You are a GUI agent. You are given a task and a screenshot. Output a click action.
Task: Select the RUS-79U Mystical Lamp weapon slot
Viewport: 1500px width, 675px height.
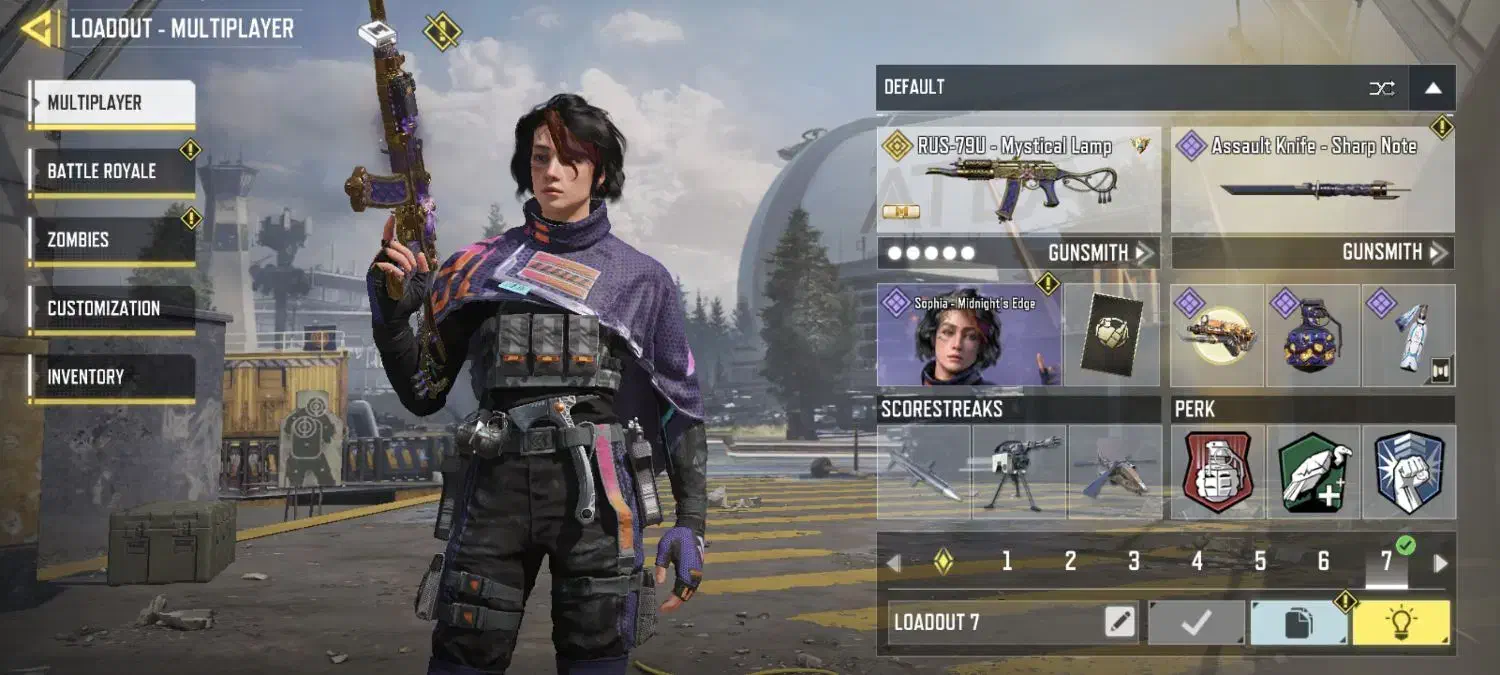click(1018, 180)
